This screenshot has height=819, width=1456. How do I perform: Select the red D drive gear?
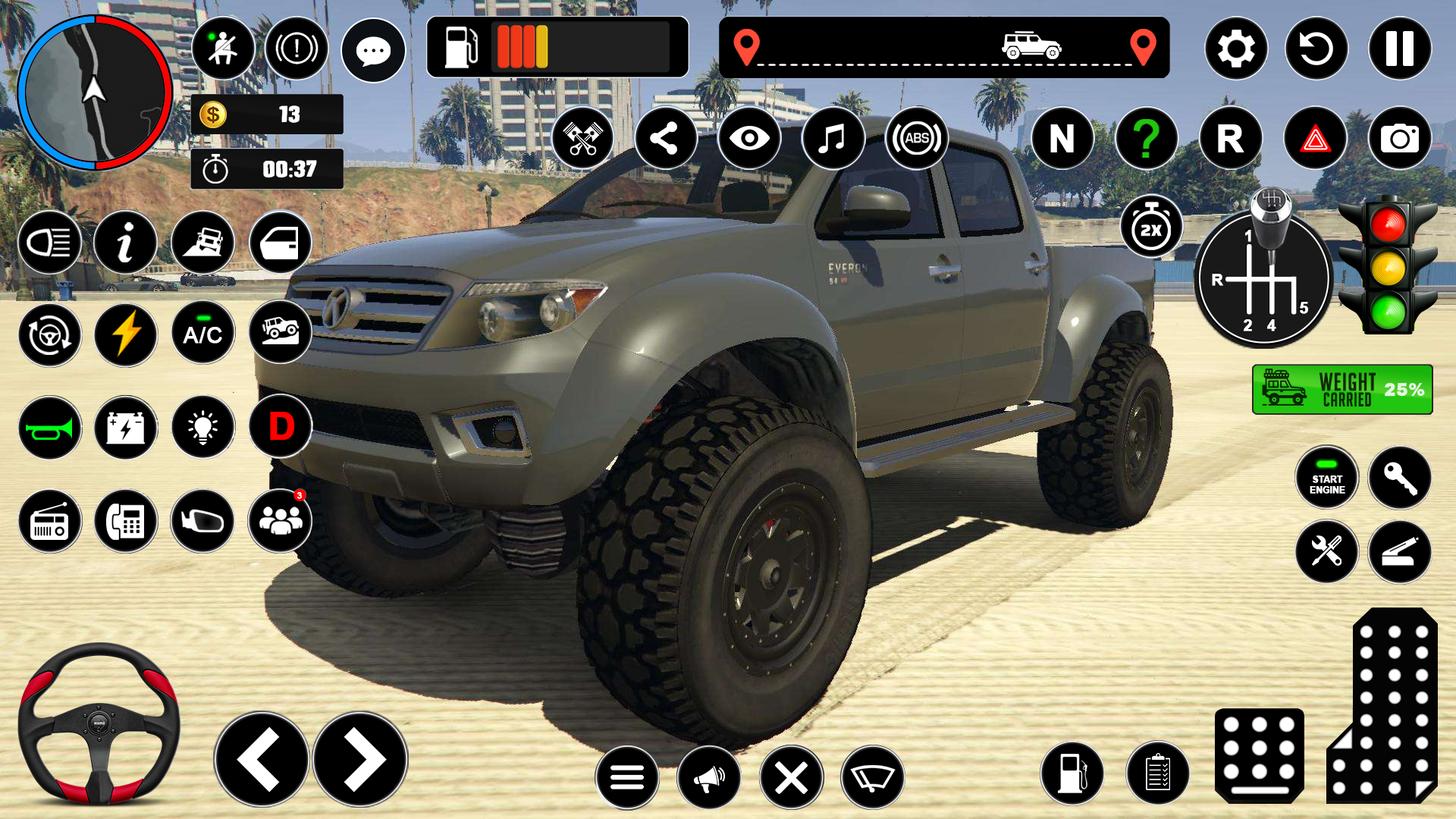click(x=281, y=427)
